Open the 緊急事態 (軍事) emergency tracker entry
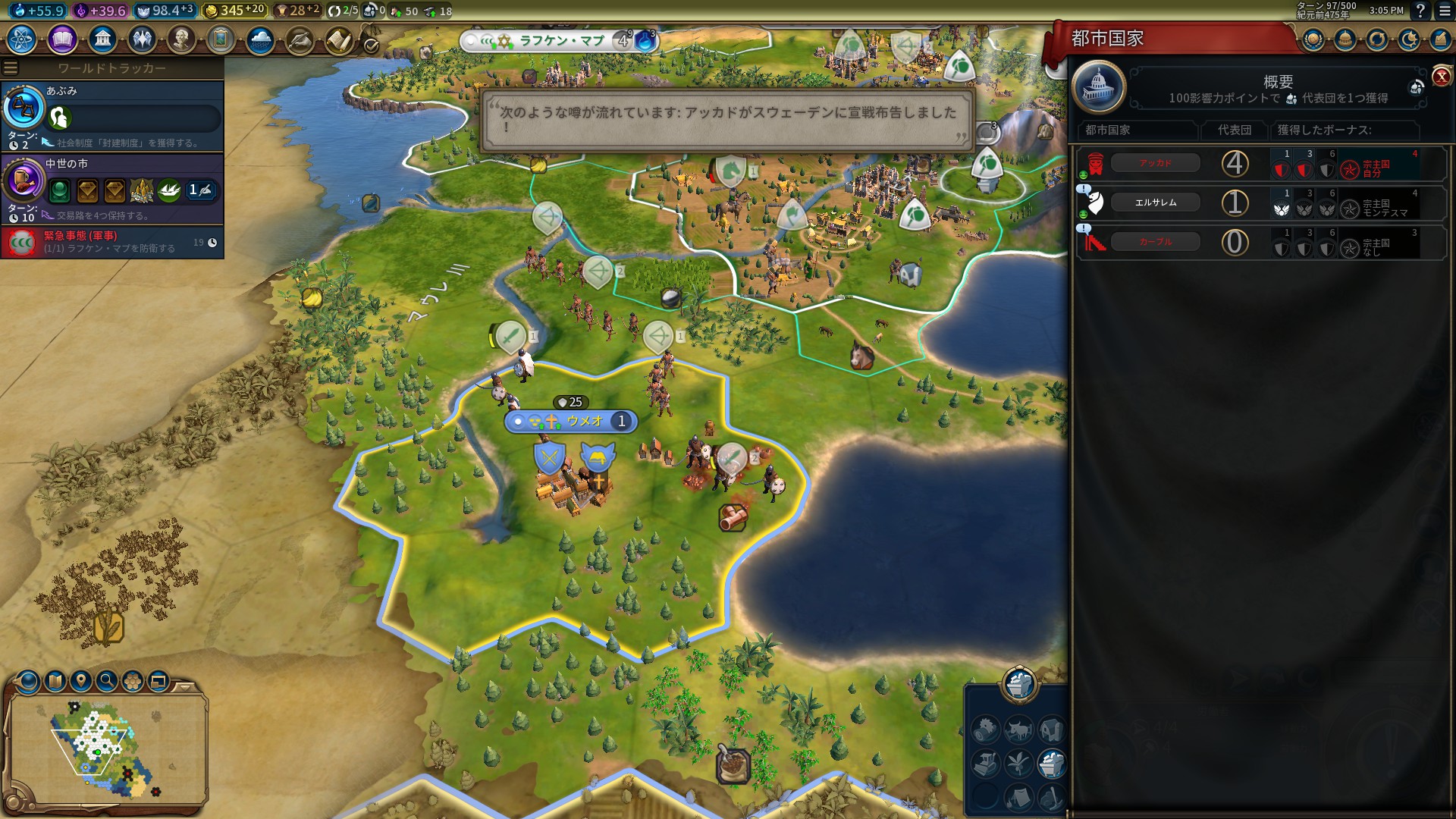Viewport: 1456px width, 819px height. coord(112,243)
